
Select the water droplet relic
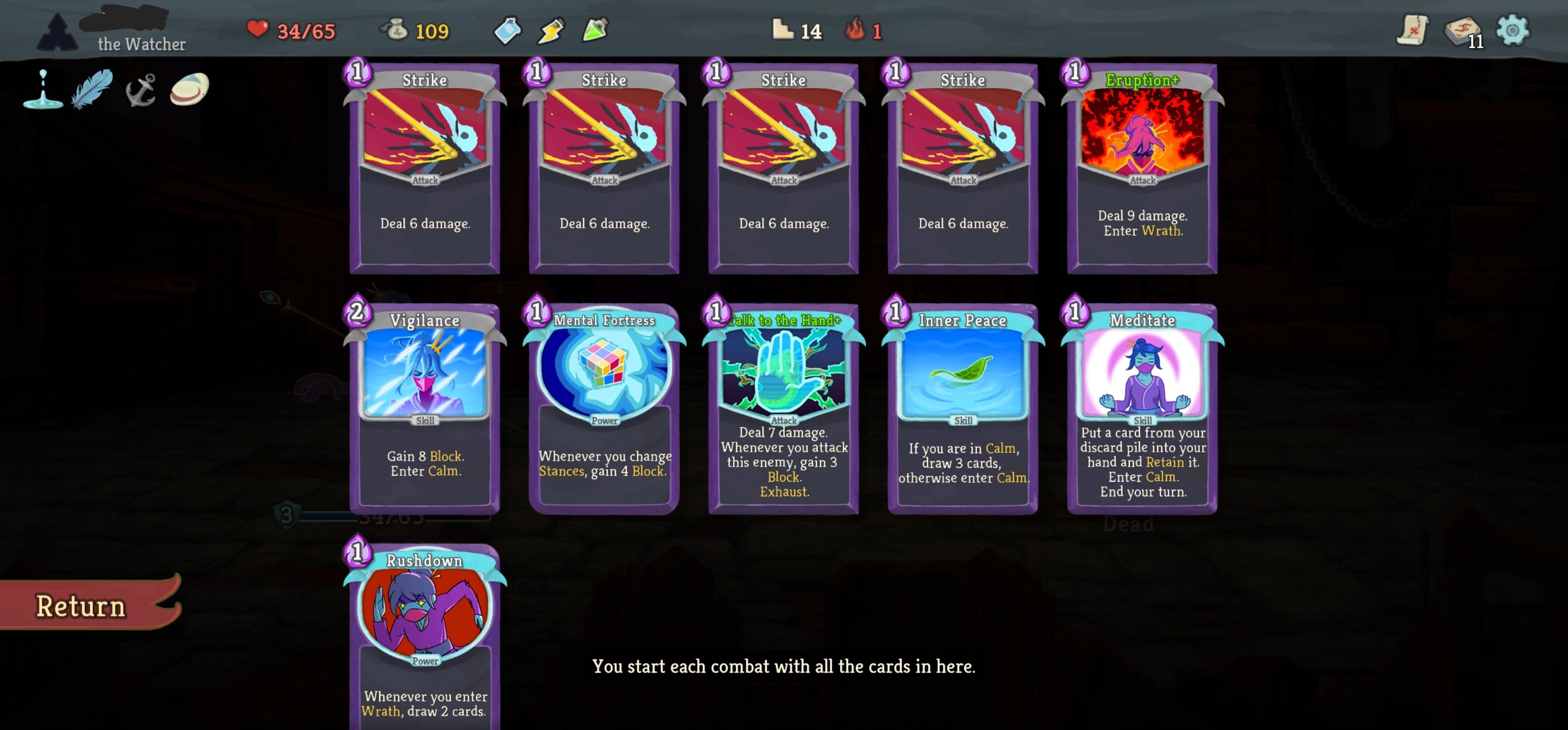click(43, 91)
